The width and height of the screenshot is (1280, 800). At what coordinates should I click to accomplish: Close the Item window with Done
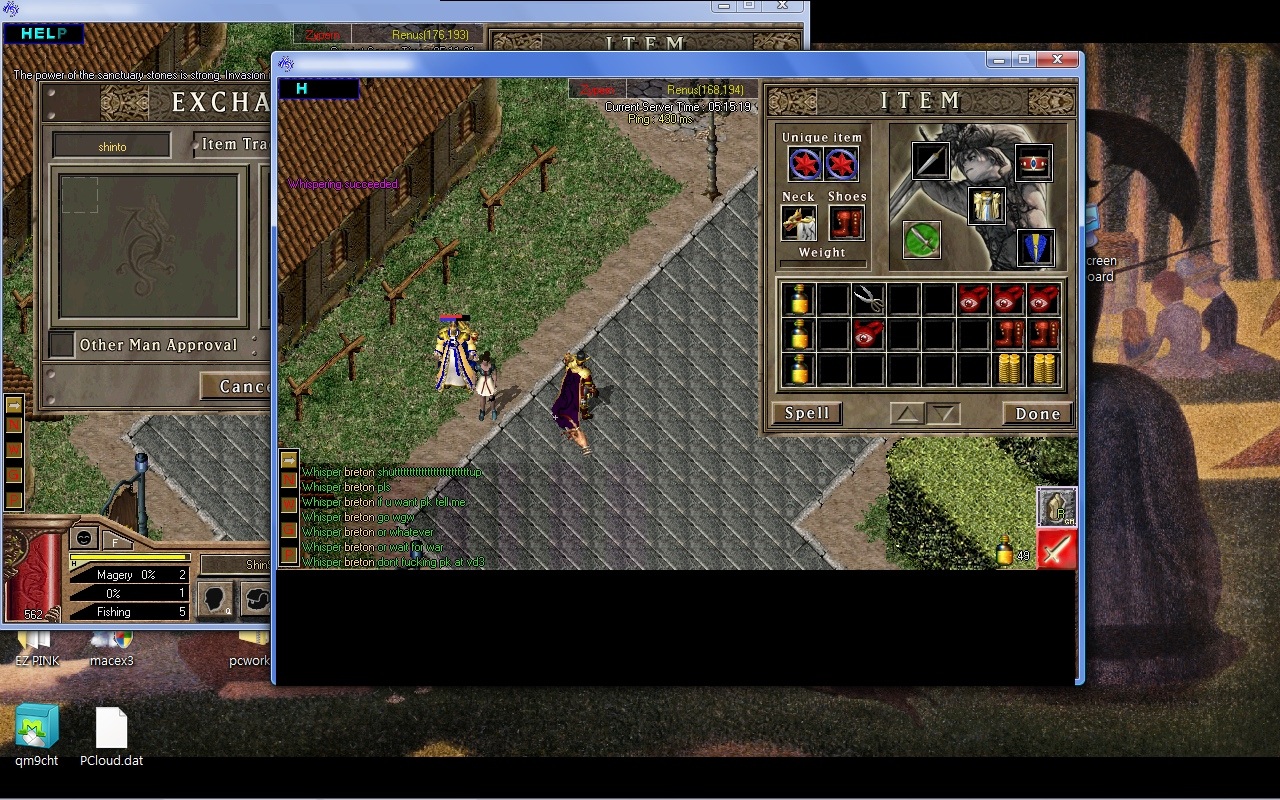[1037, 414]
